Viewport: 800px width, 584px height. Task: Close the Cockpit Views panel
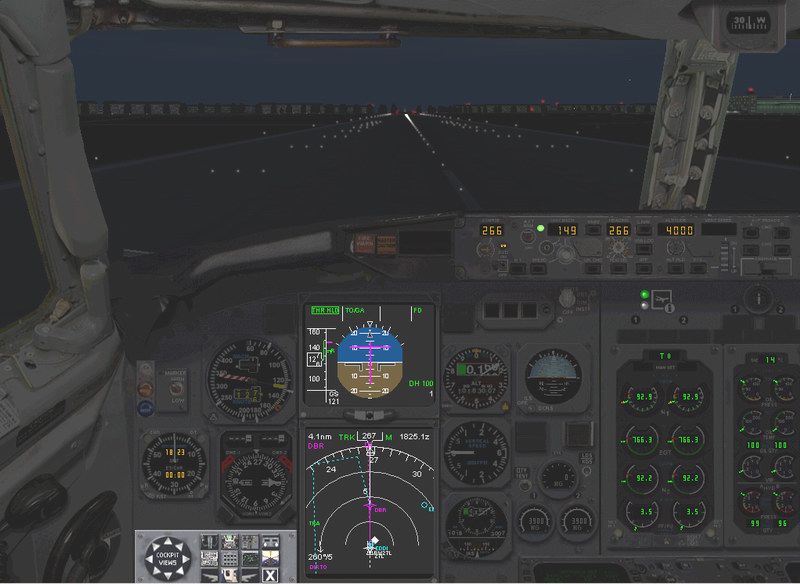pos(270,575)
